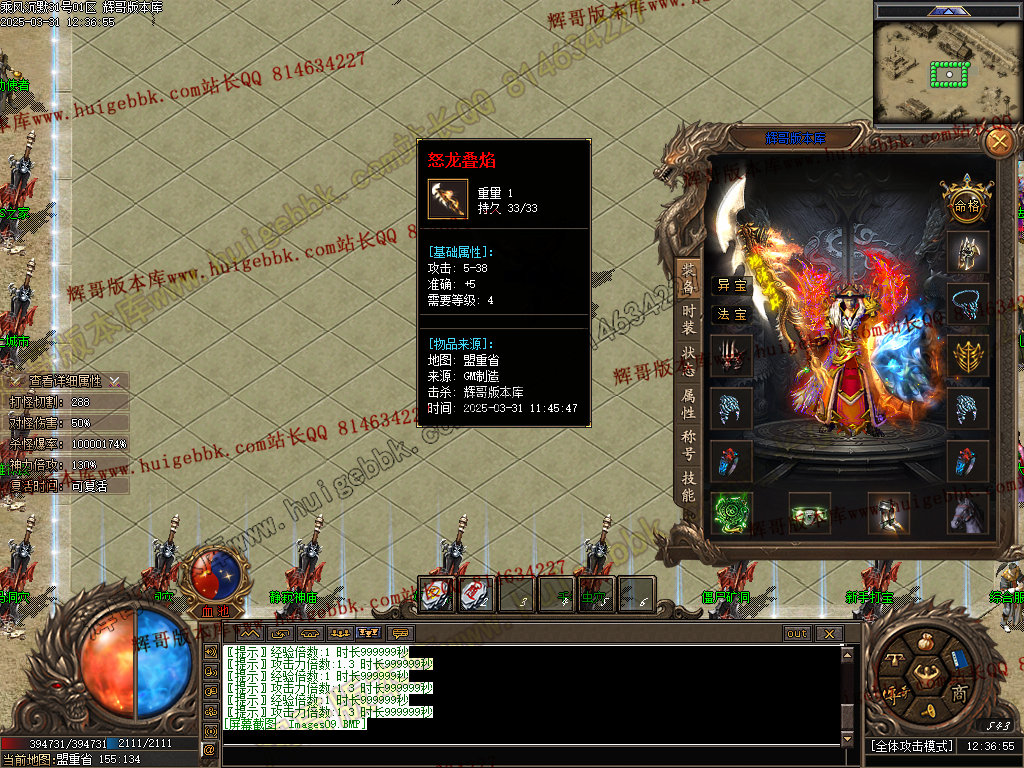Select the golden medal equipment slot

[968, 355]
